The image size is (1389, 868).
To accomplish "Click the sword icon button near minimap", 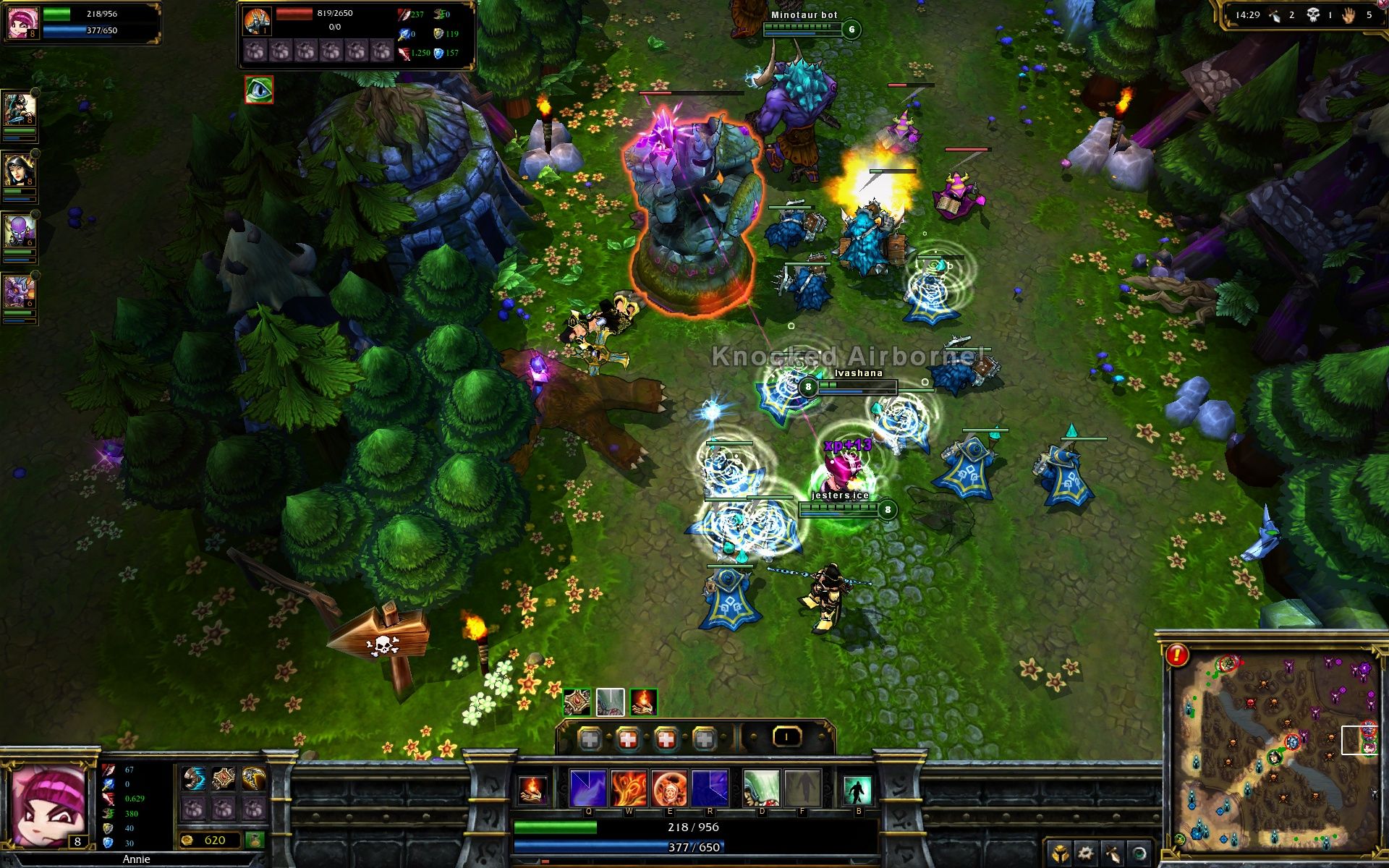I will tap(1112, 854).
